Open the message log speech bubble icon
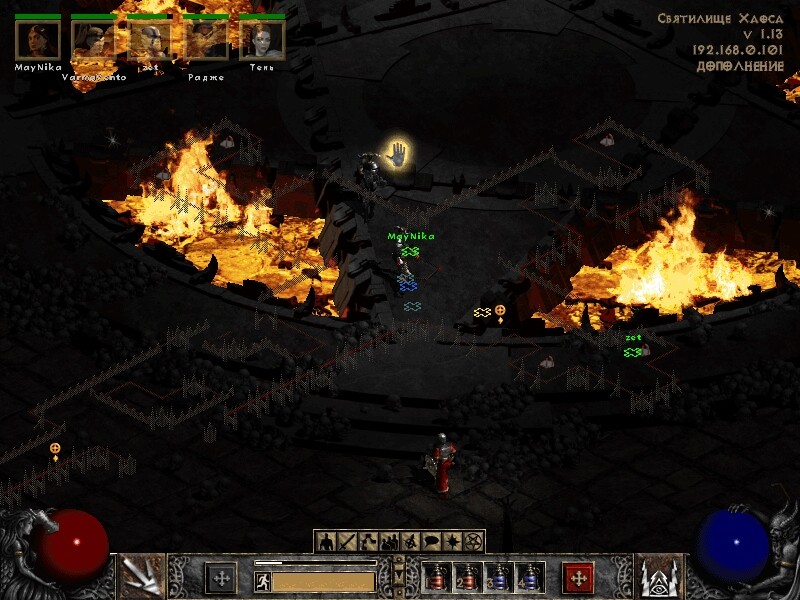 pos(431,542)
